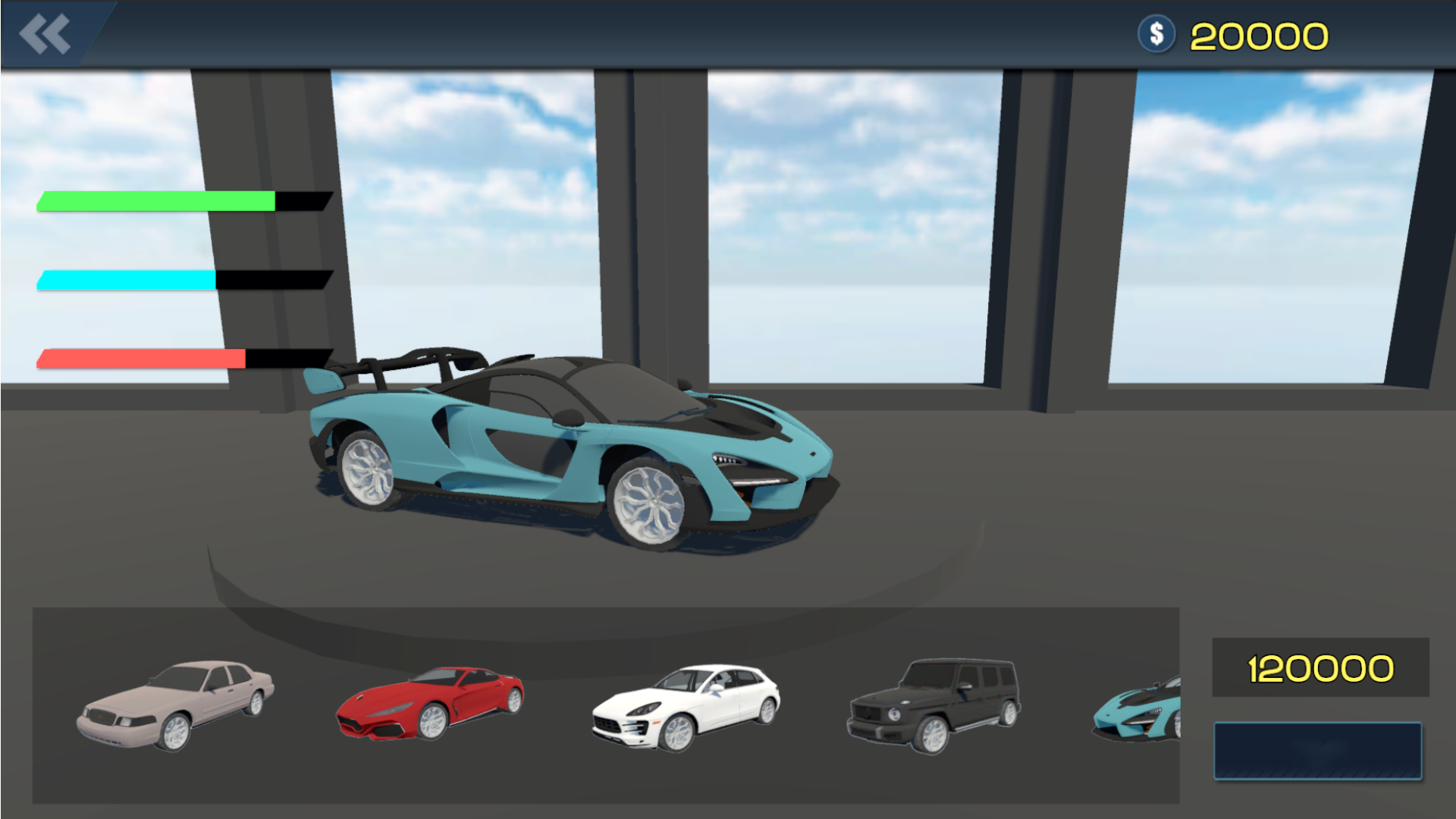Viewport: 1456px width, 819px height.
Task: Click the red stat bar
Action: (x=140, y=356)
